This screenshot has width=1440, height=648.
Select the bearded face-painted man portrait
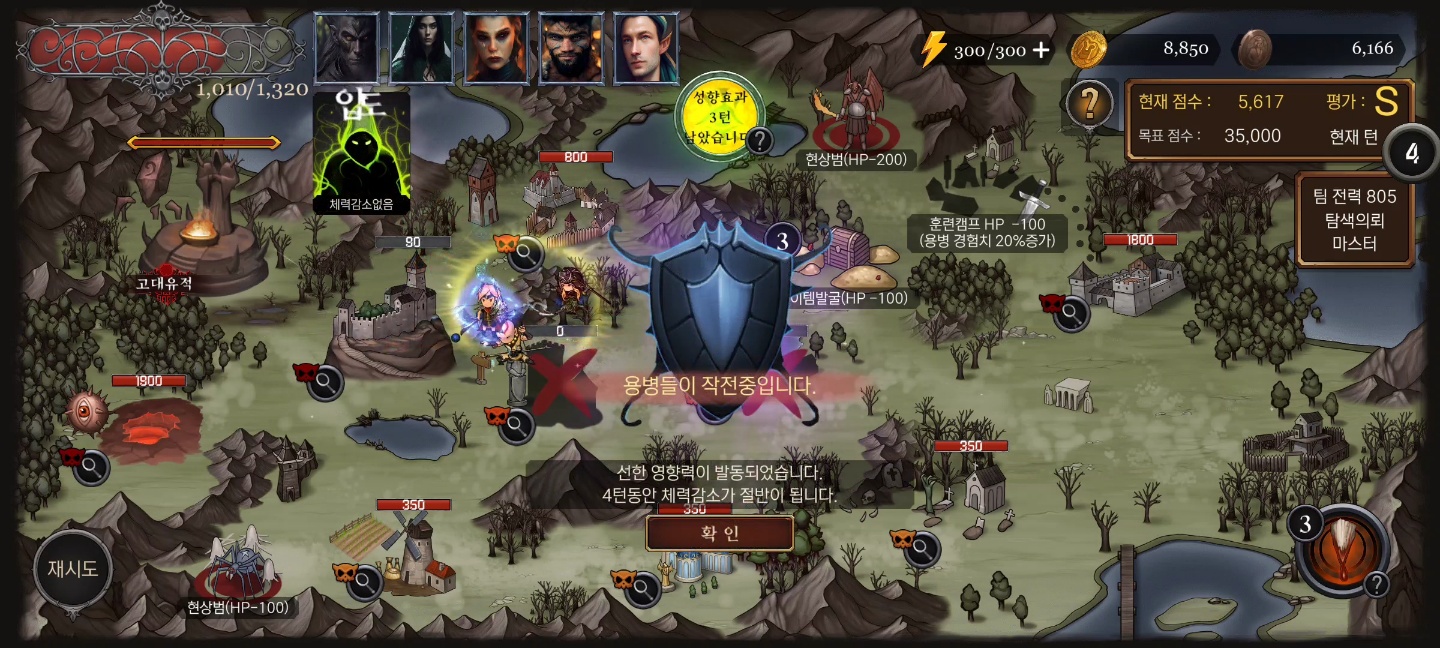click(571, 48)
